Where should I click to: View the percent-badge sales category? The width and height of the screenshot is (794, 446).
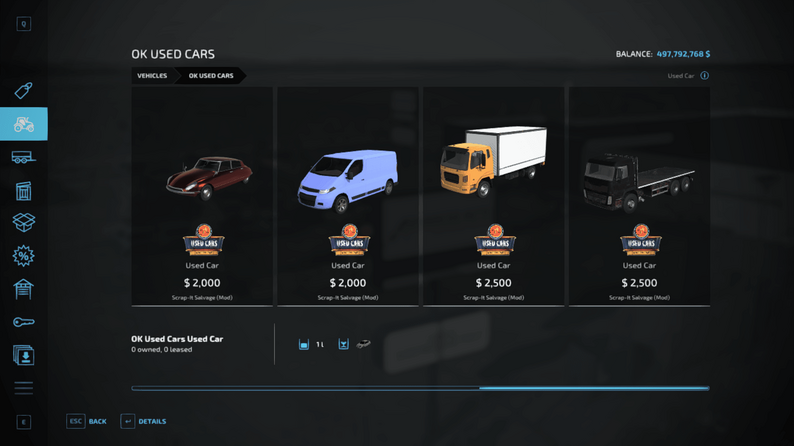[x=23, y=256]
